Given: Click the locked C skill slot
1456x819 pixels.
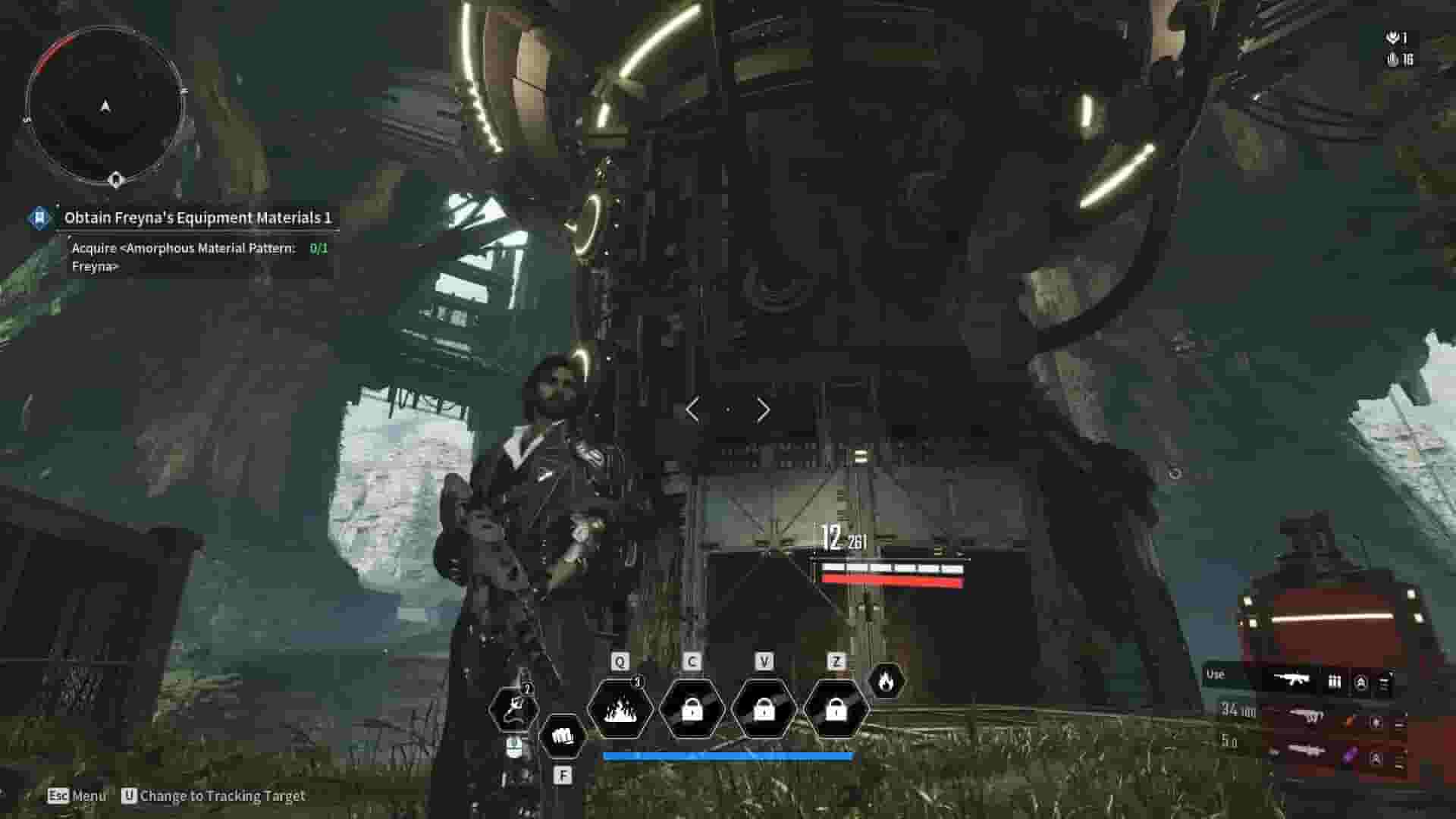Looking at the screenshot, I should point(692,710).
